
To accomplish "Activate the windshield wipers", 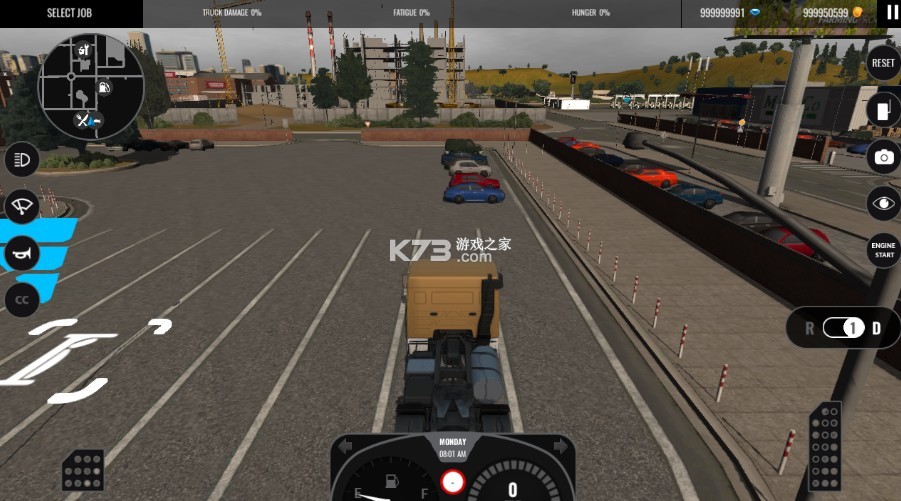I will pyautogui.click(x=21, y=207).
